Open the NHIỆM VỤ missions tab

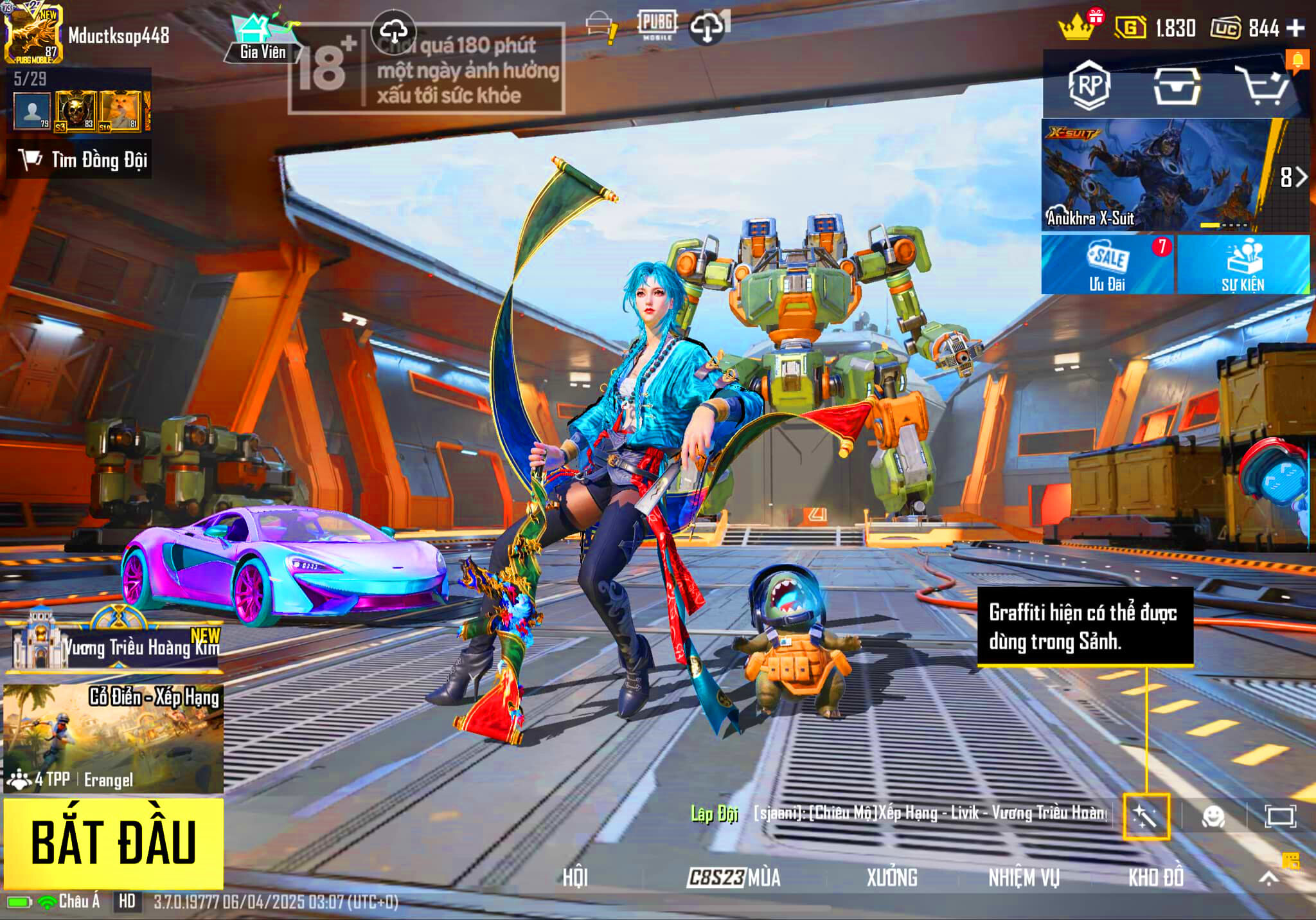[x=1024, y=877]
